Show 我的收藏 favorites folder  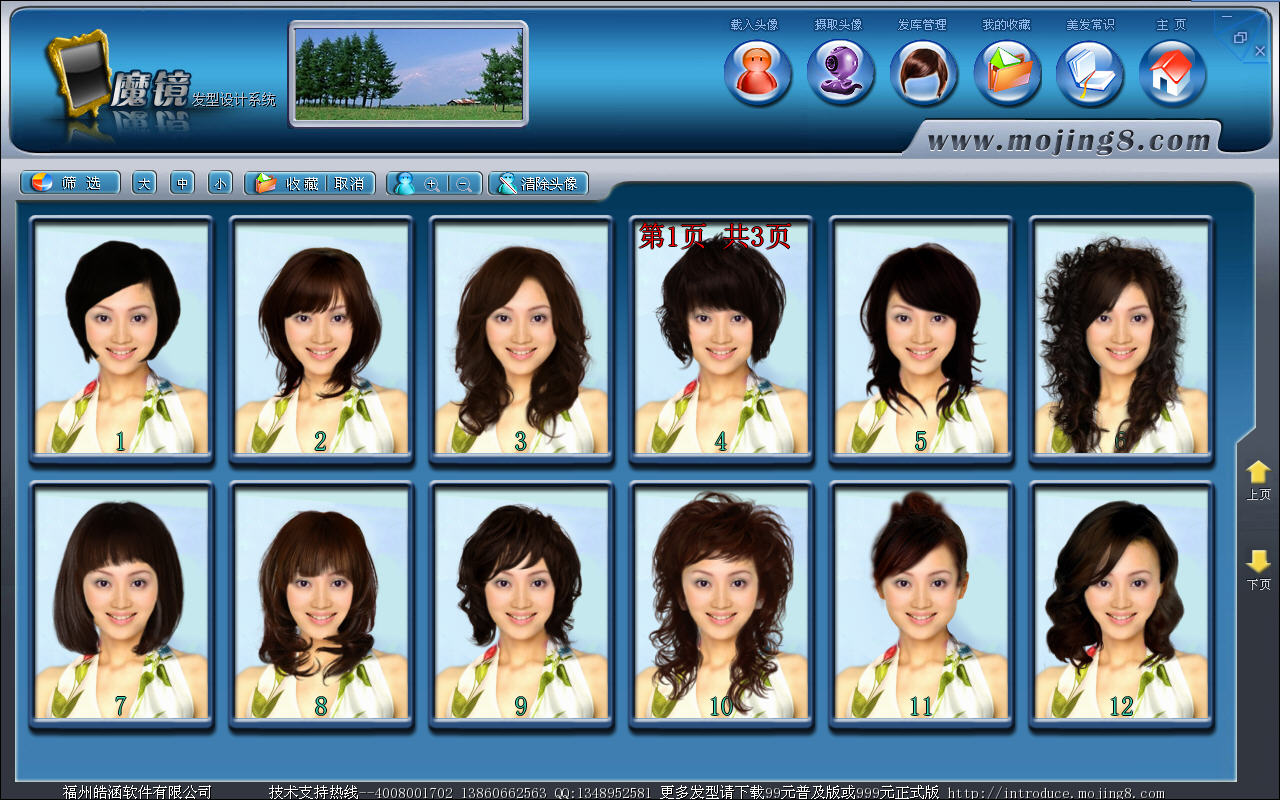pos(1007,73)
